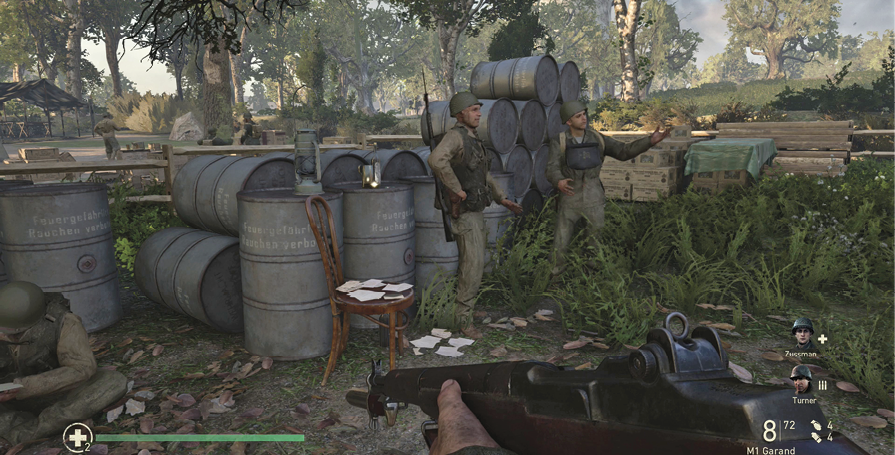The height and width of the screenshot is (455, 895).
Task: Select the upper grenade icon
Action: 816,425
